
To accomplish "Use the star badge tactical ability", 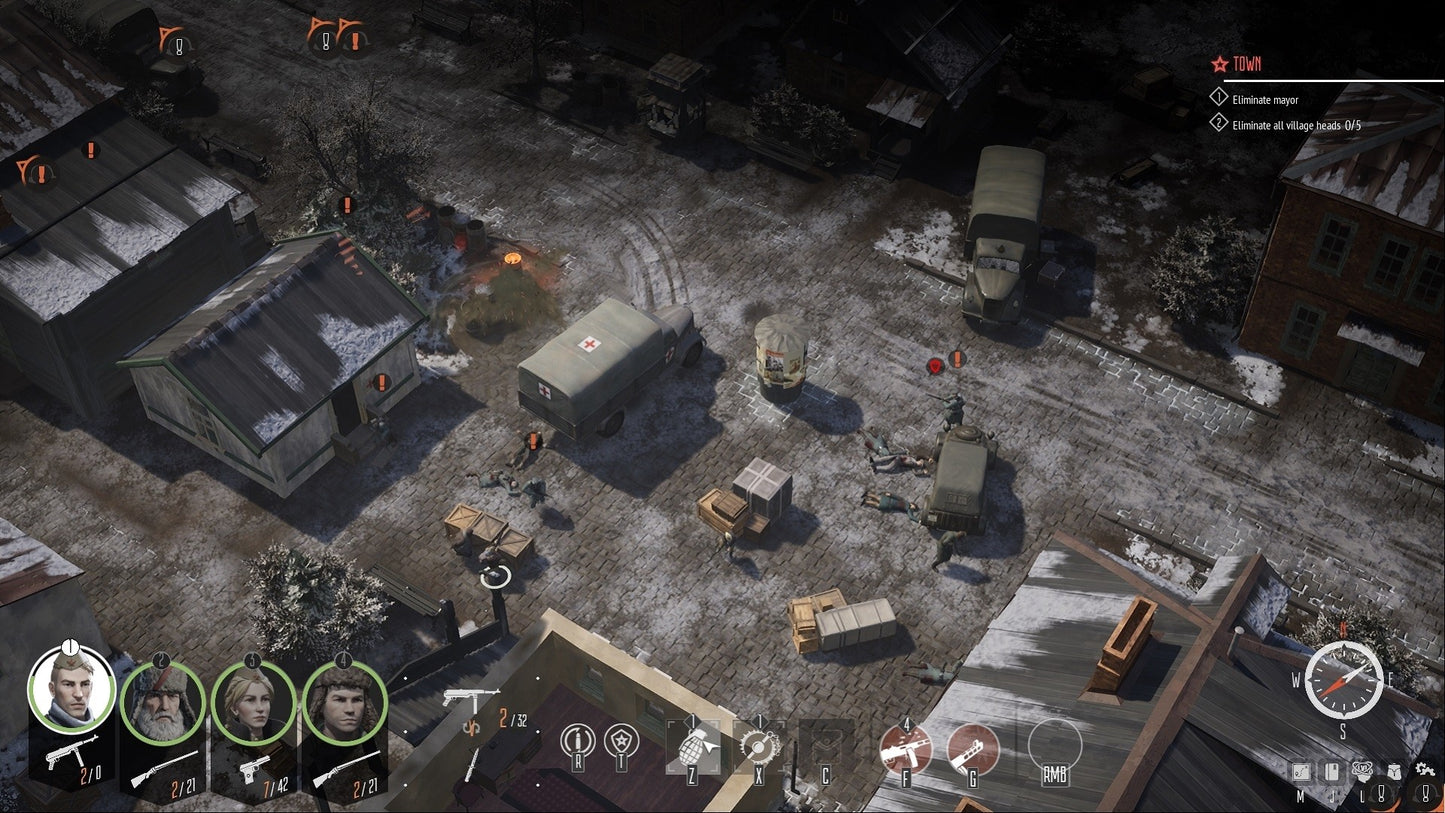I will tap(621, 741).
